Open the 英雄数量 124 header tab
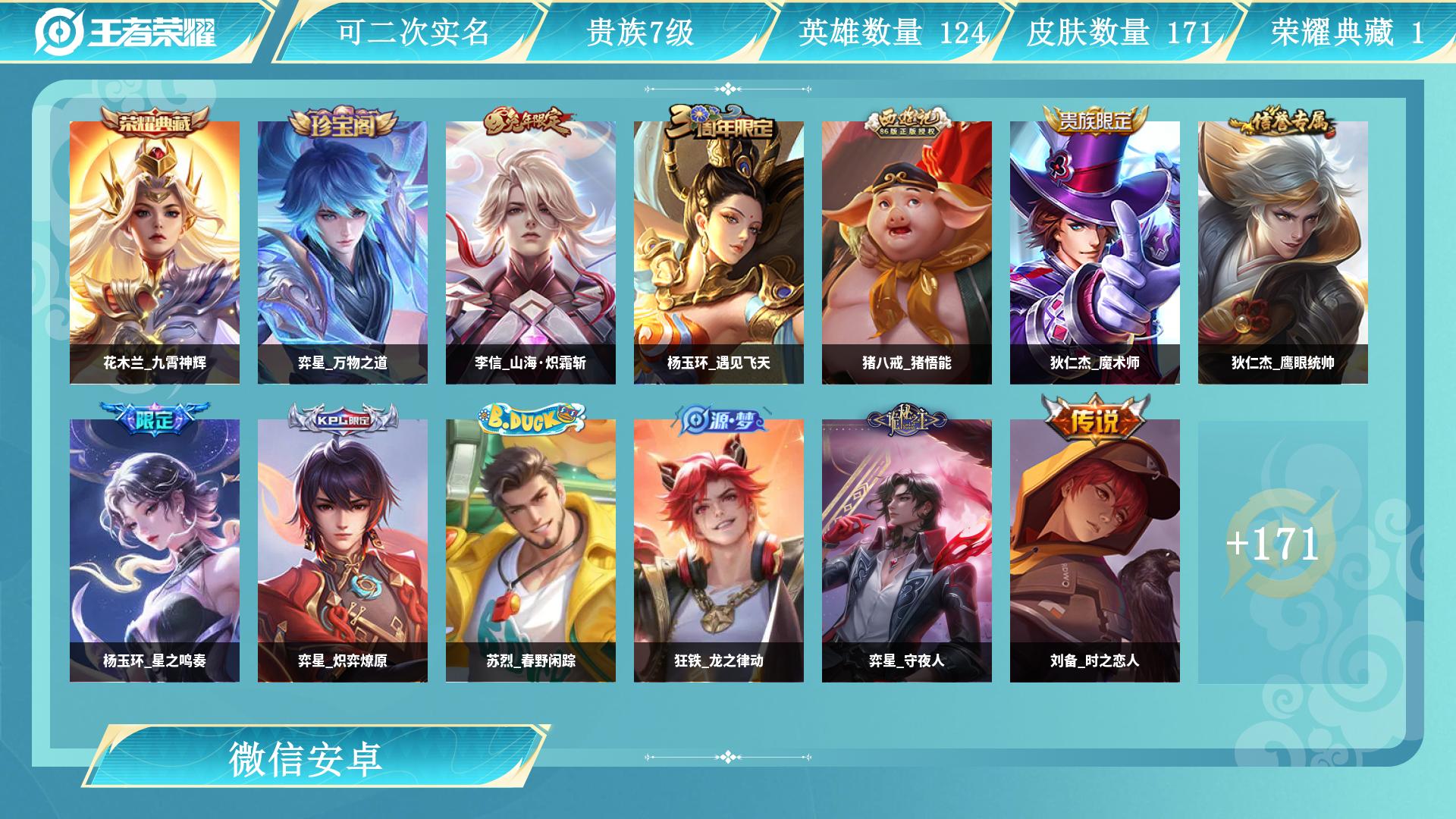Screen dimensions: 1456x819 (892, 32)
